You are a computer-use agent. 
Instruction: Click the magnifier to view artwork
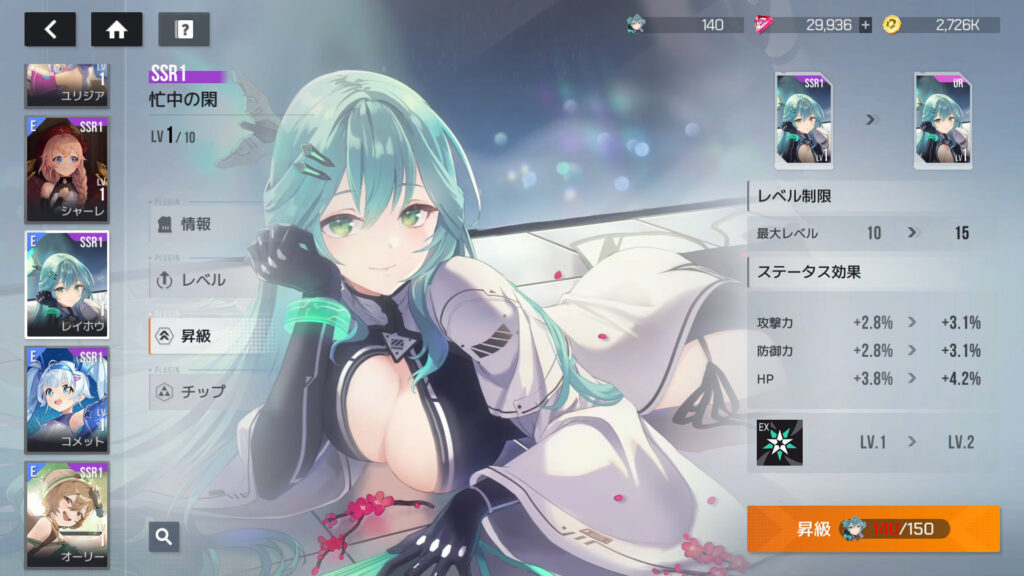pos(164,536)
